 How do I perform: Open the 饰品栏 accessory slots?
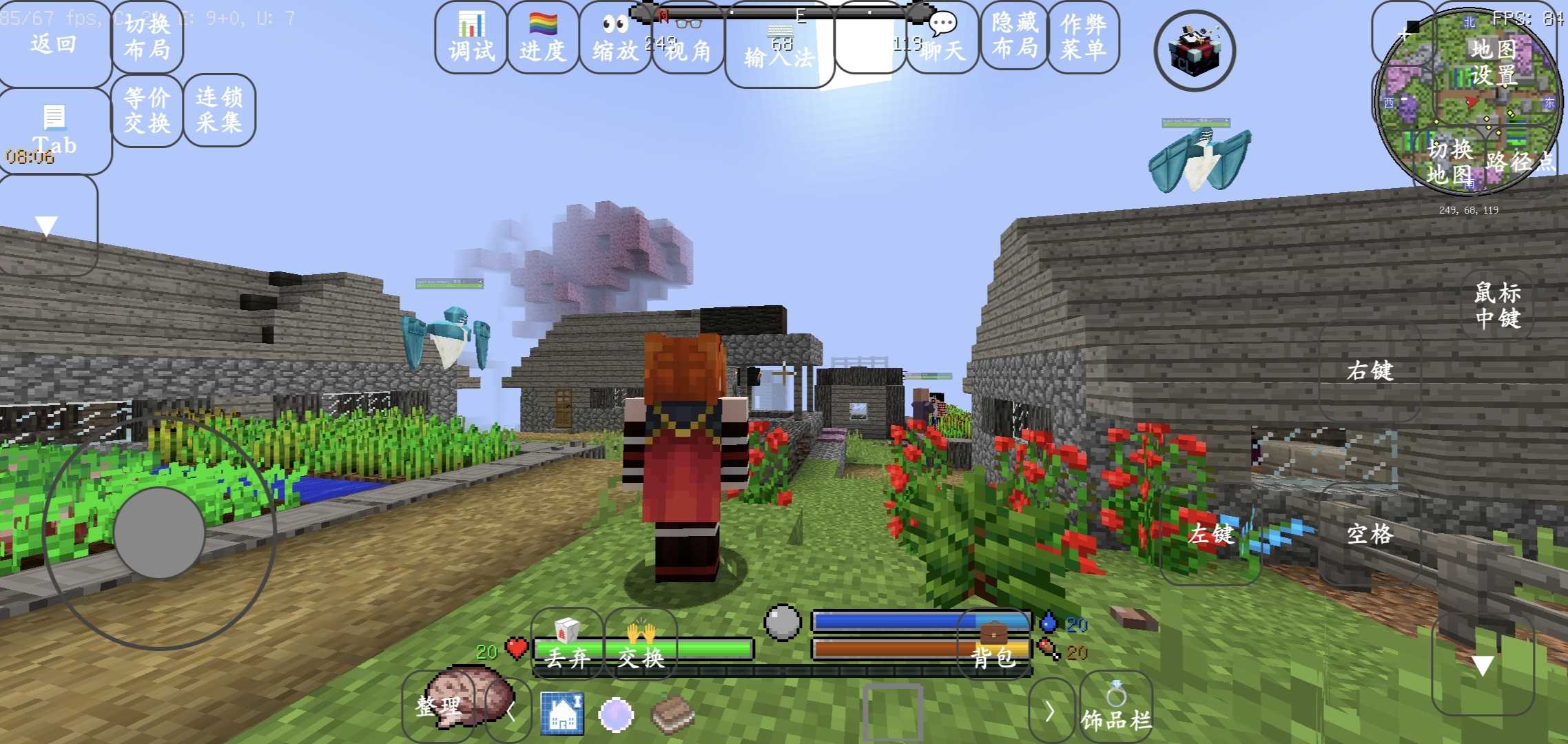(x=1115, y=710)
